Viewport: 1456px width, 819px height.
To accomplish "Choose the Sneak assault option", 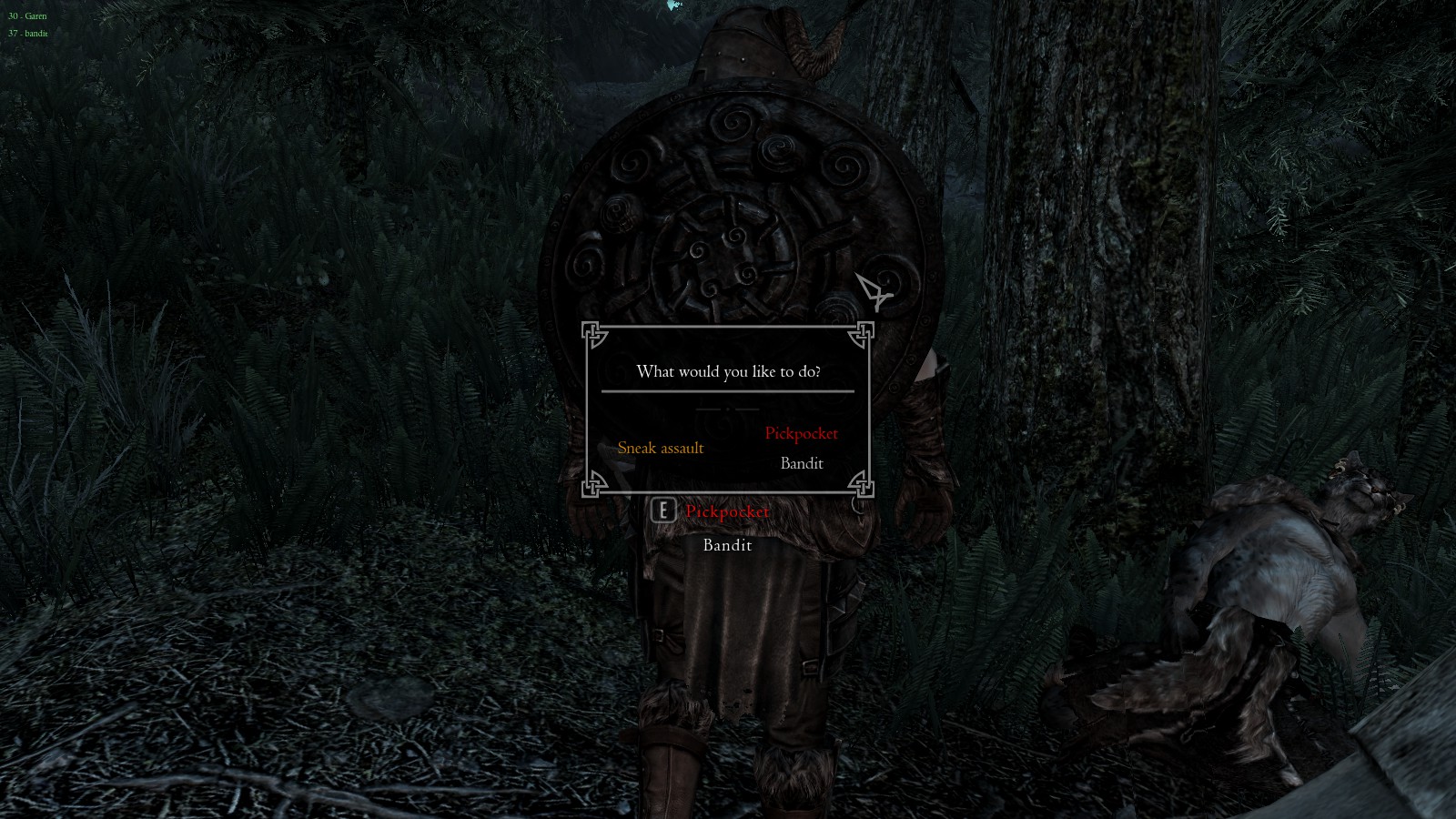I will point(661,448).
